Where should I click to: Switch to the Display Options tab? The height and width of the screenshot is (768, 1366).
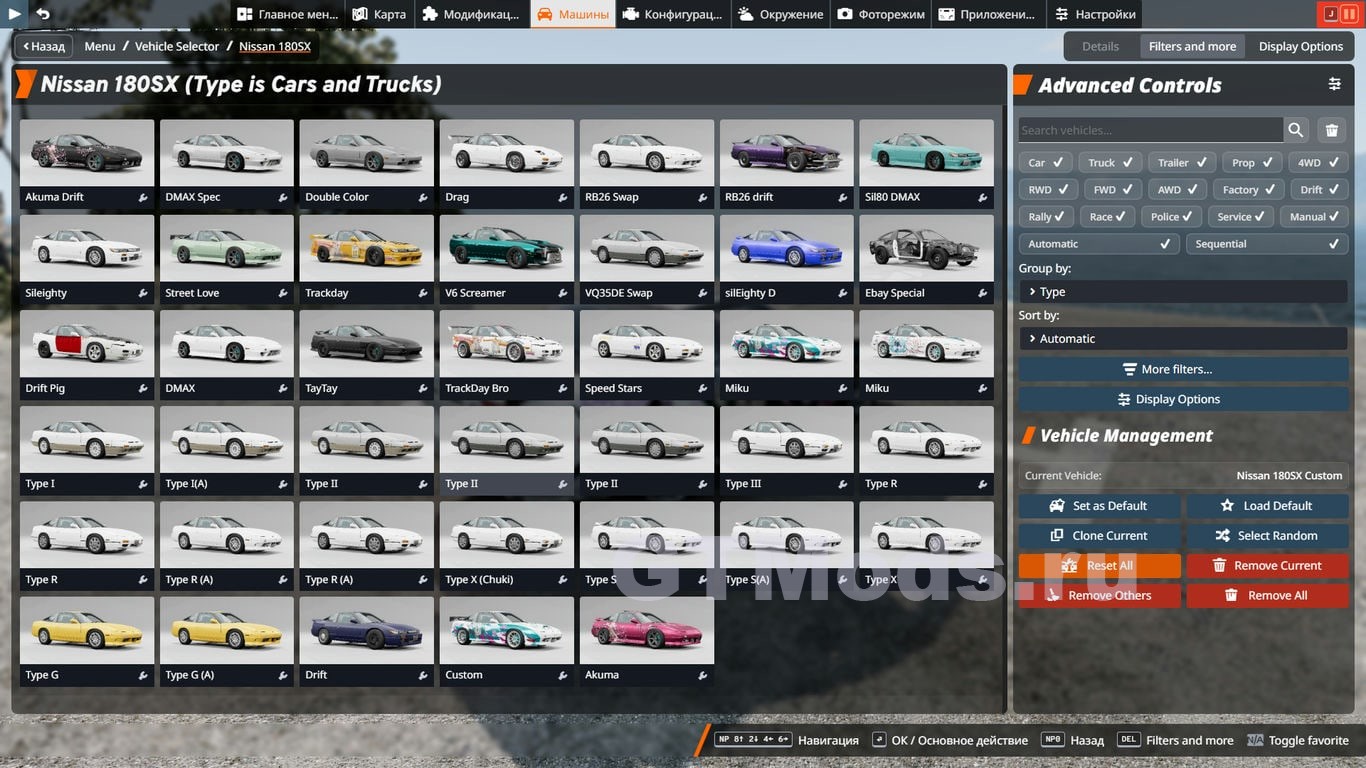coord(1300,46)
